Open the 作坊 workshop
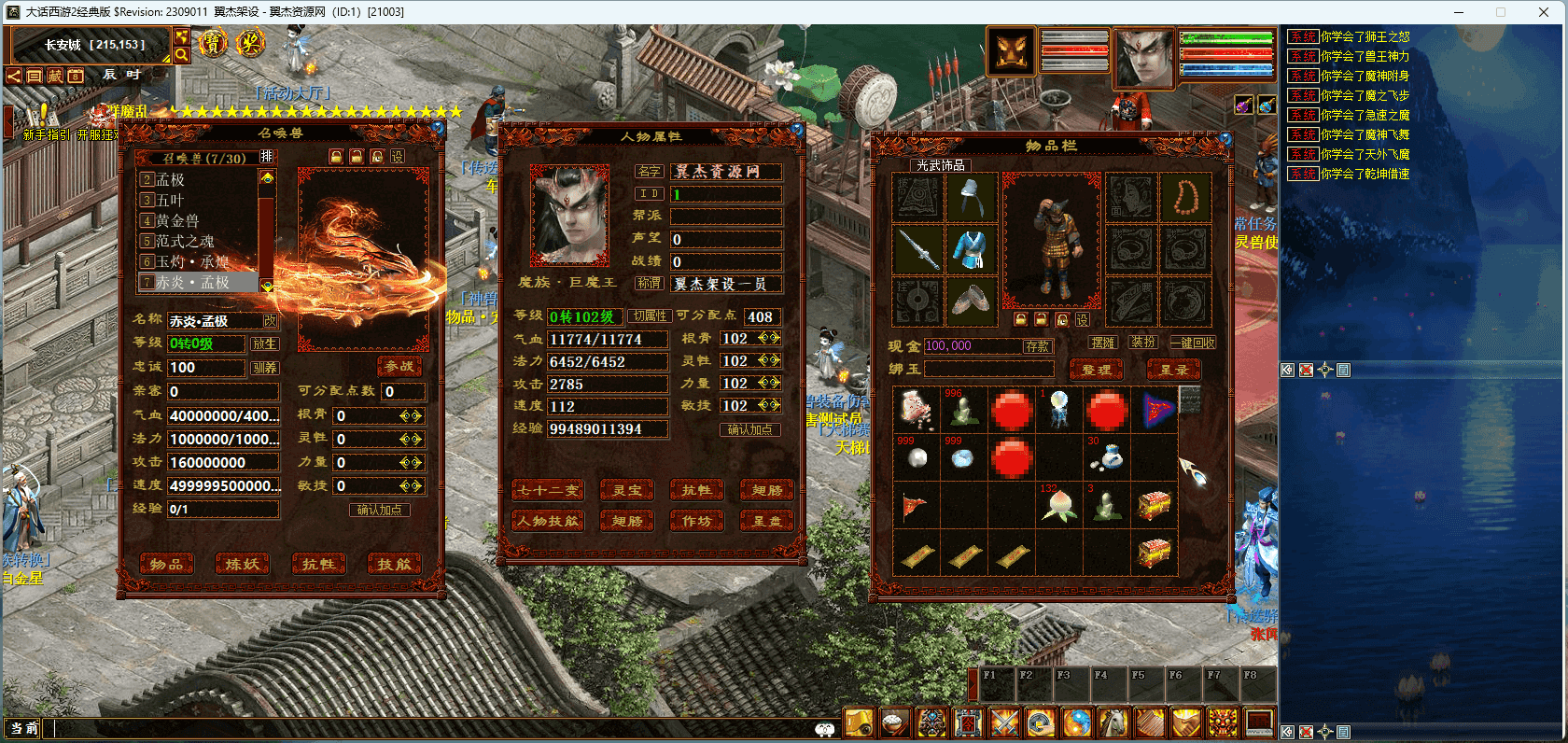This screenshot has height=743, width=1568. pos(696,521)
